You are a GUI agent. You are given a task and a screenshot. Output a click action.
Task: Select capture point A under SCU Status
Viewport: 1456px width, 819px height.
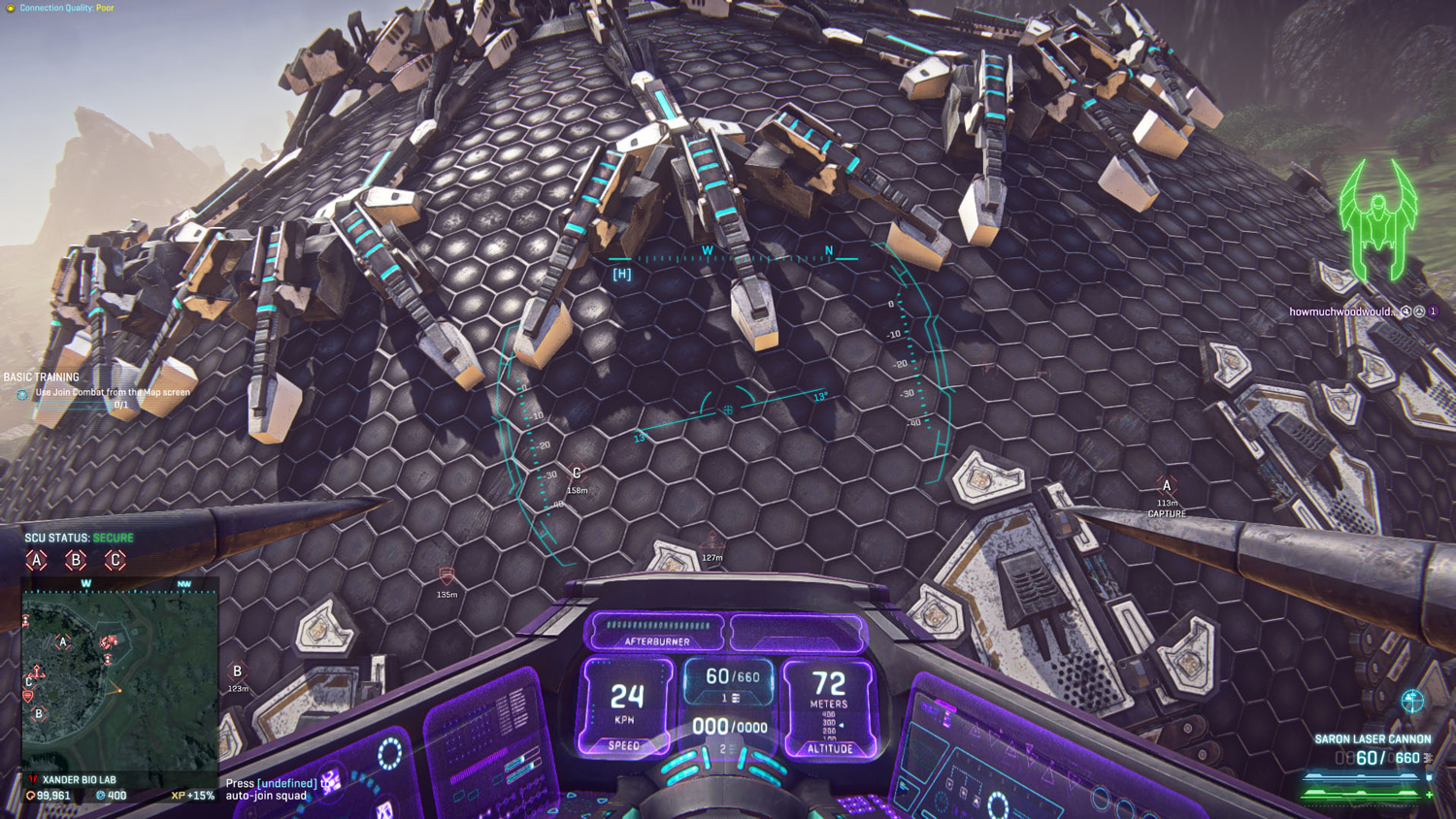click(37, 560)
